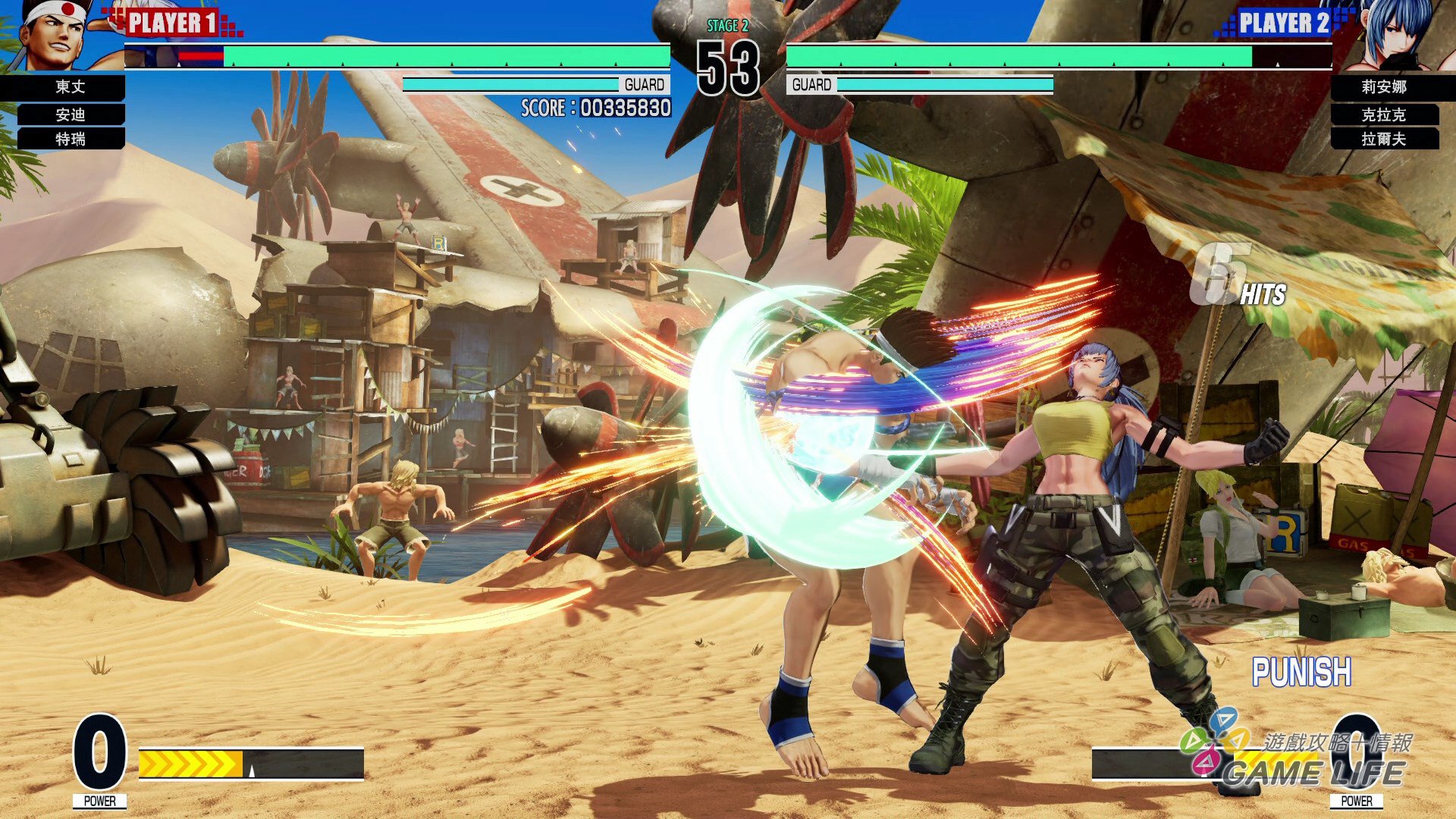Select the 拉爾夫 team member label

tap(1383, 139)
